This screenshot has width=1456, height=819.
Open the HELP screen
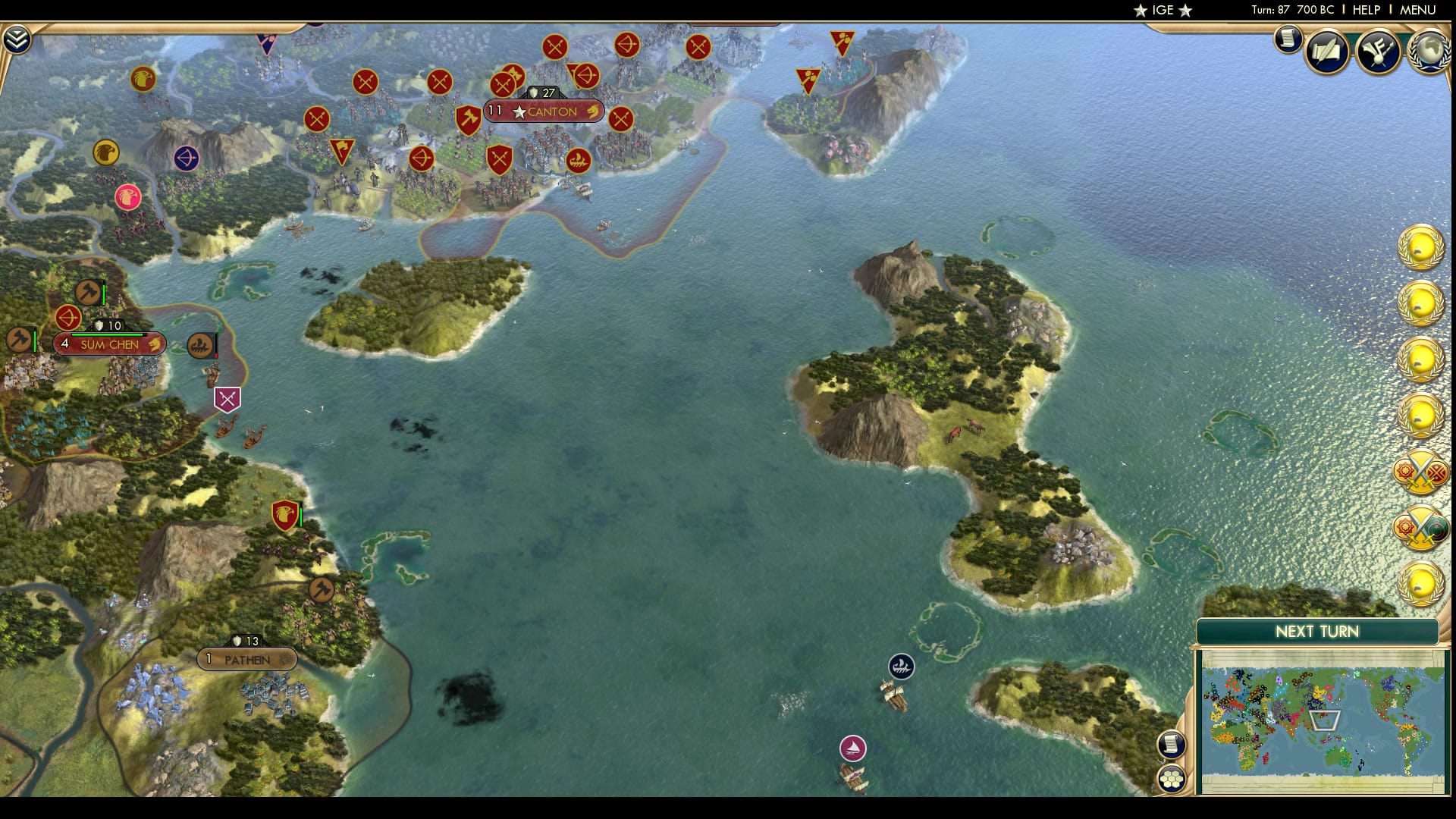click(1365, 11)
